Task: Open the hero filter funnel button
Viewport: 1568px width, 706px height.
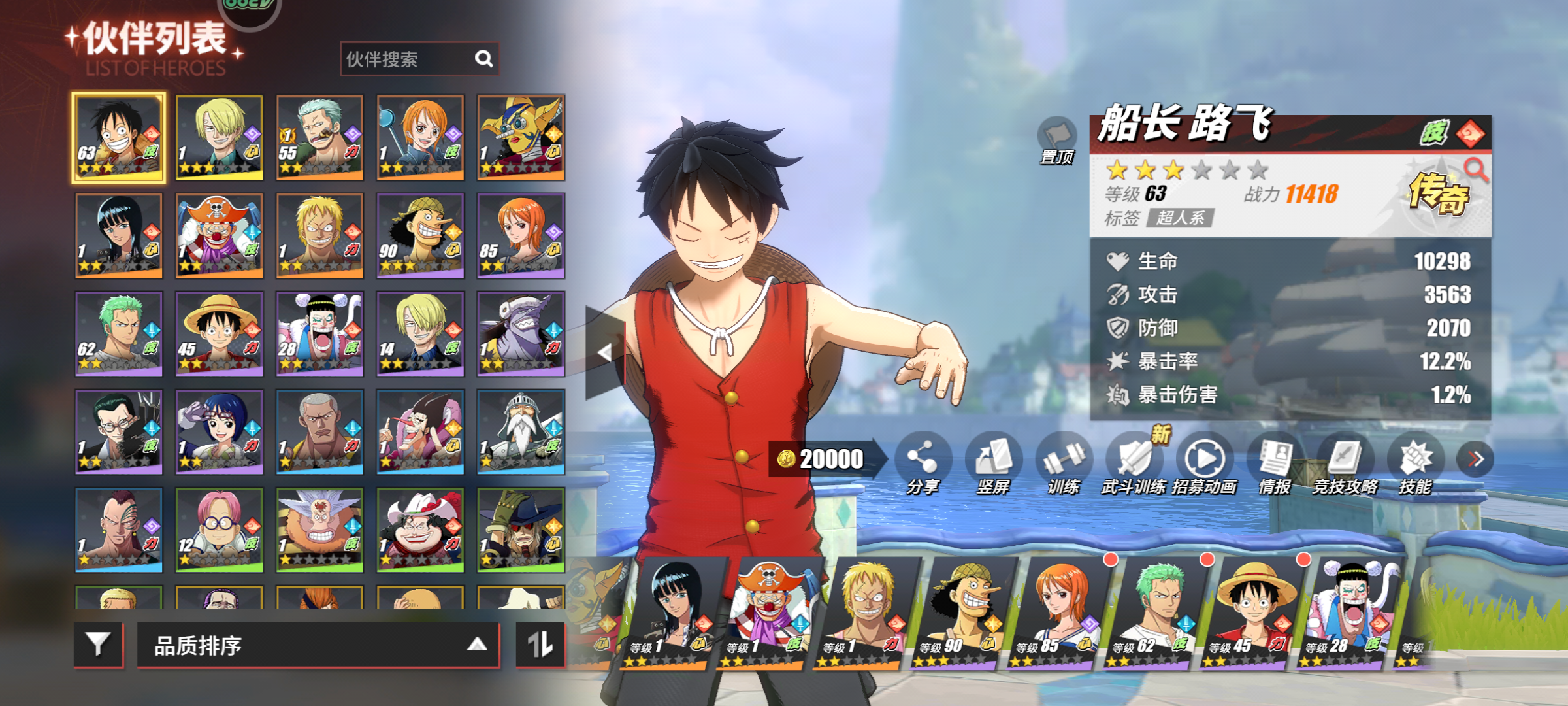Action: (99, 645)
